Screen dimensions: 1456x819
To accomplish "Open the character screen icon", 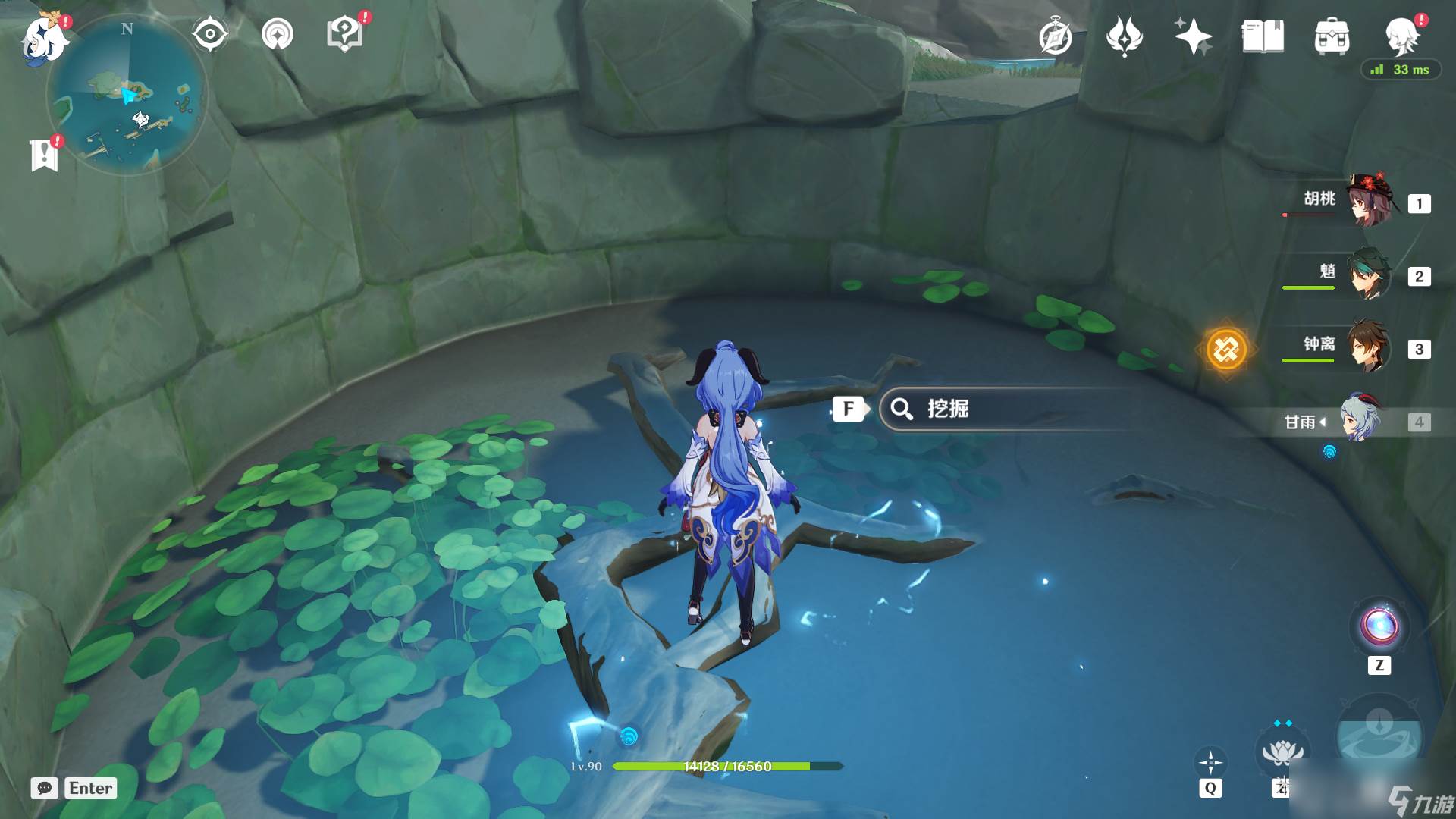I will [1401, 36].
